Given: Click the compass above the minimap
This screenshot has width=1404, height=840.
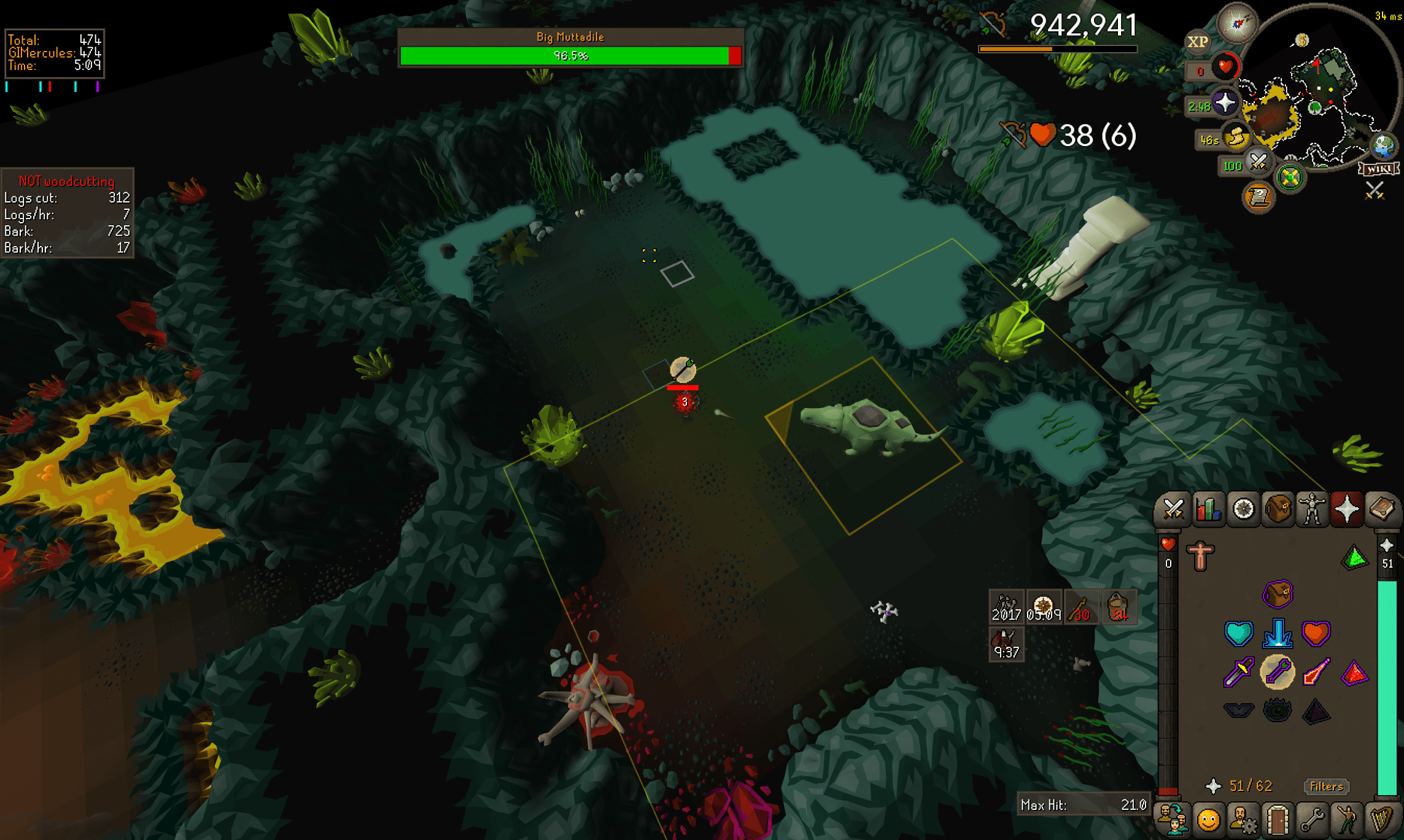Looking at the screenshot, I should click(1237, 23).
